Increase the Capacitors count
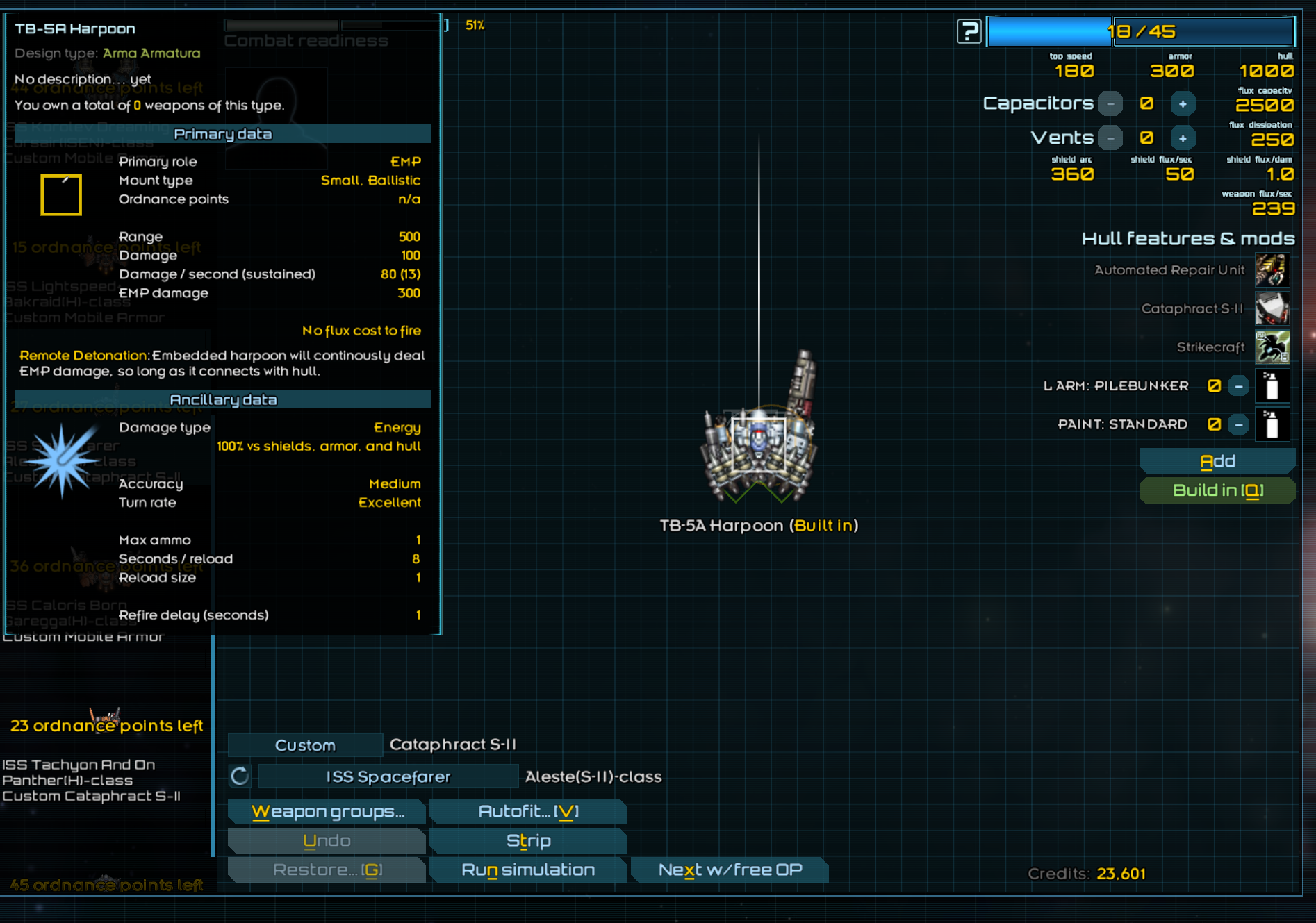 pos(1182,104)
